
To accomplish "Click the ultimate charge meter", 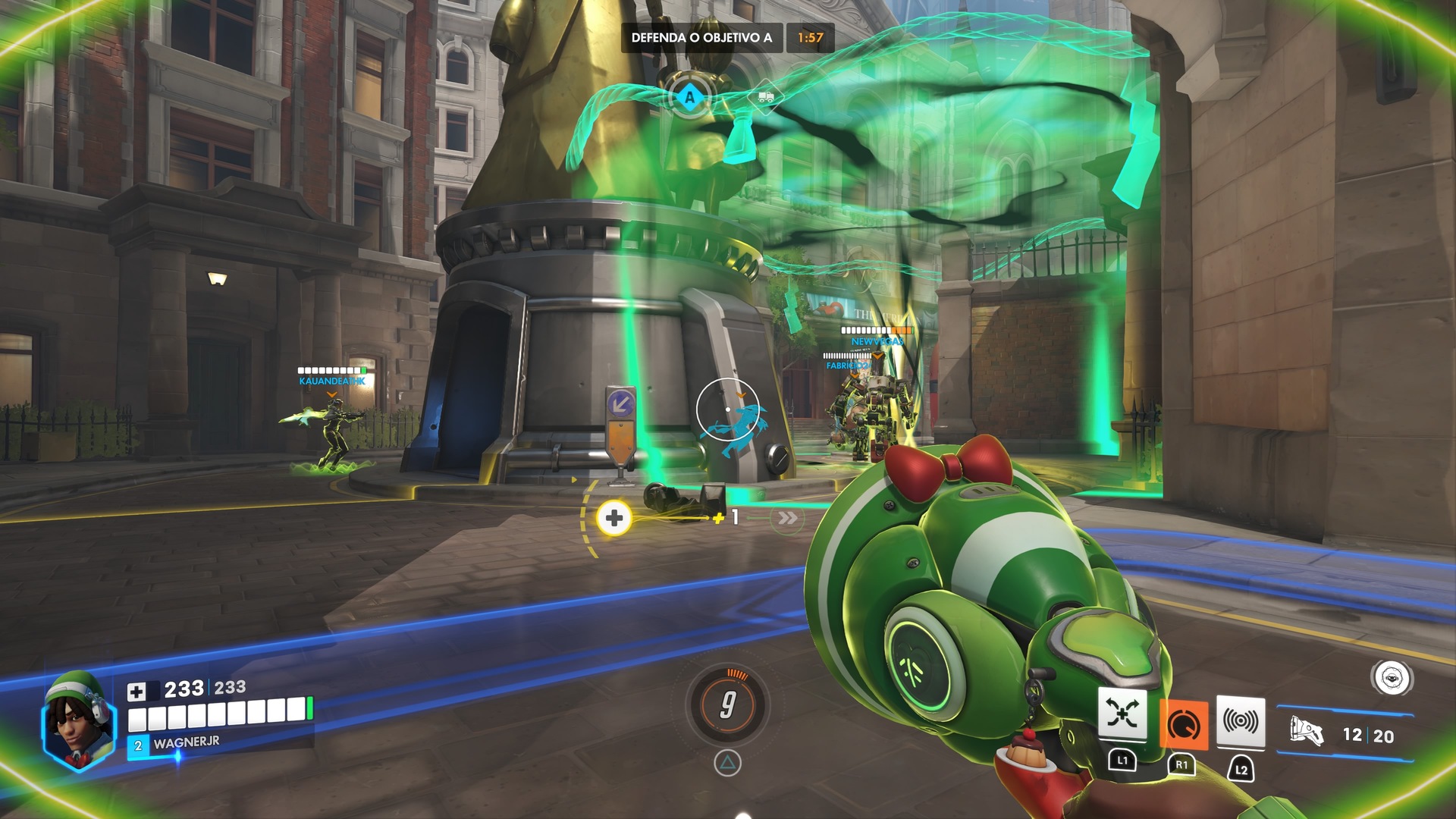I will click(x=727, y=704).
